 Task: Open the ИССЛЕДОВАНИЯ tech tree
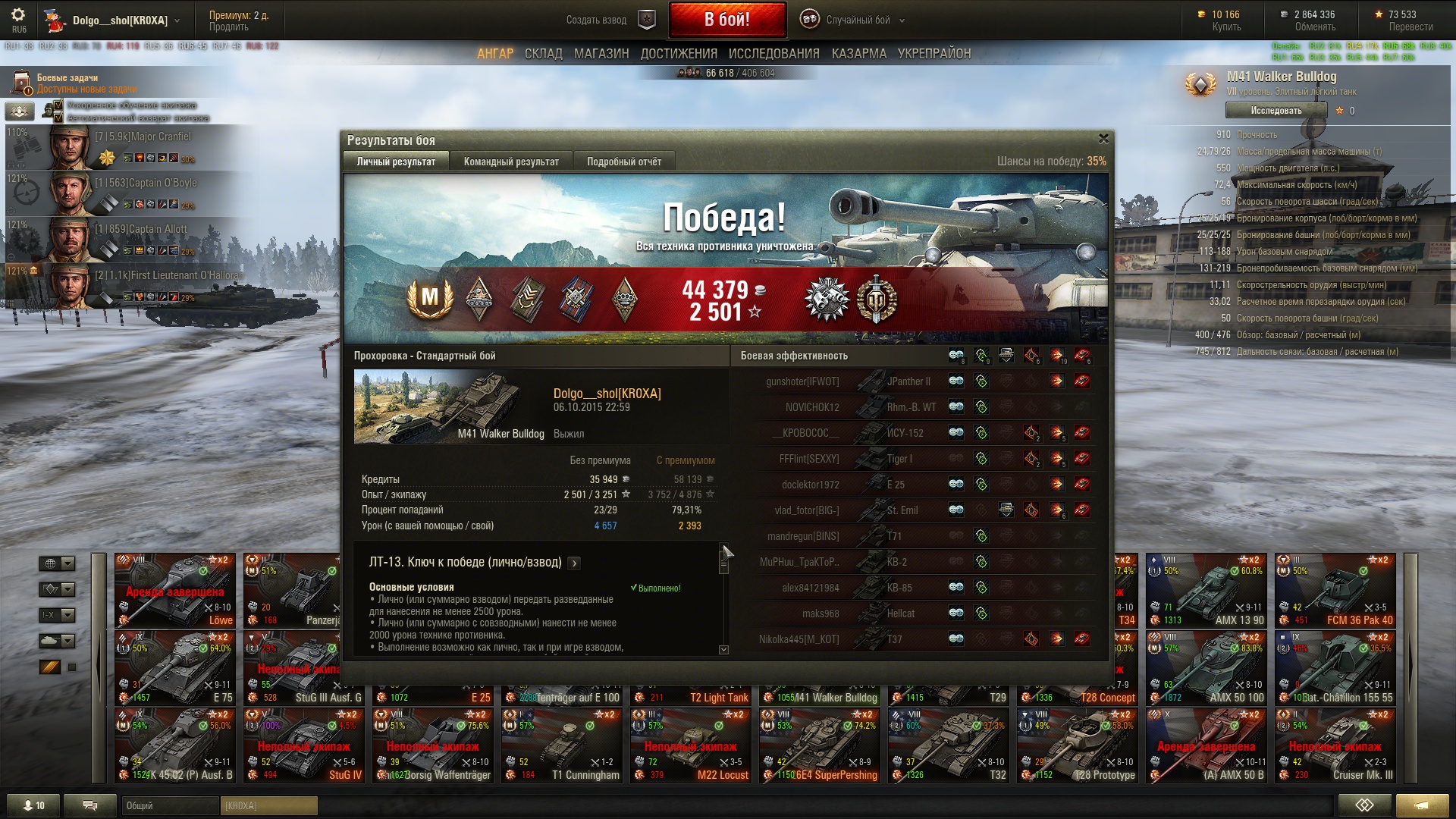click(x=773, y=54)
